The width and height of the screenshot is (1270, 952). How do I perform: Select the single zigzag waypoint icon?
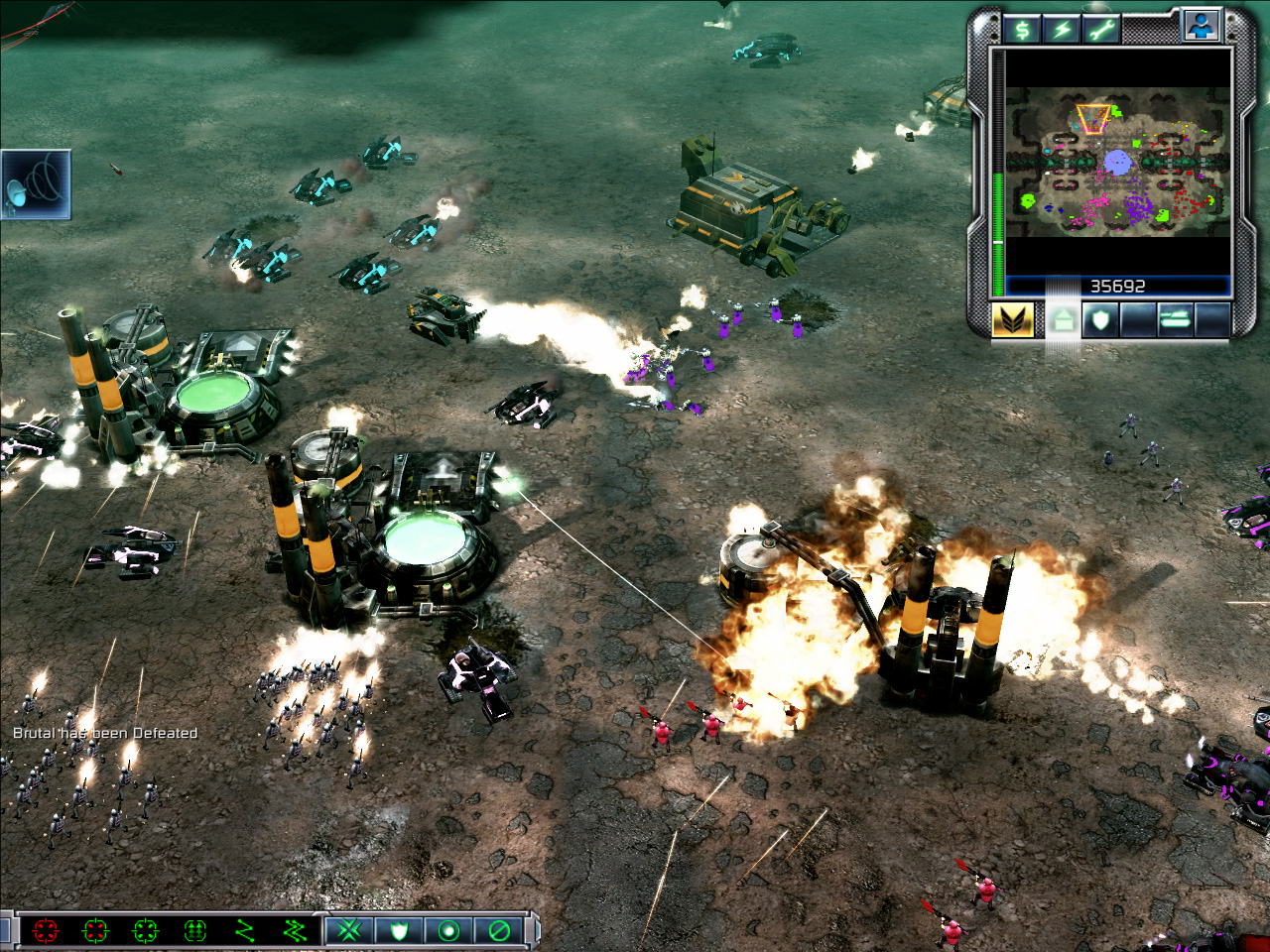244,930
